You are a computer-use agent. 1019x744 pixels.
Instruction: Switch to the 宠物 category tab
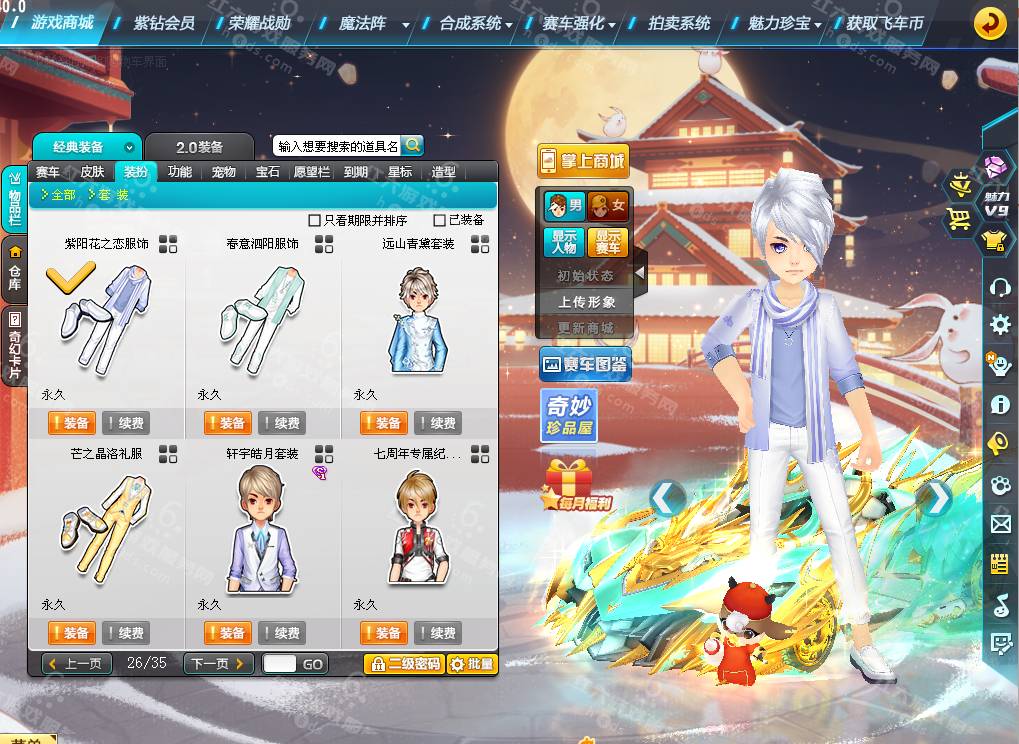coord(224,172)
